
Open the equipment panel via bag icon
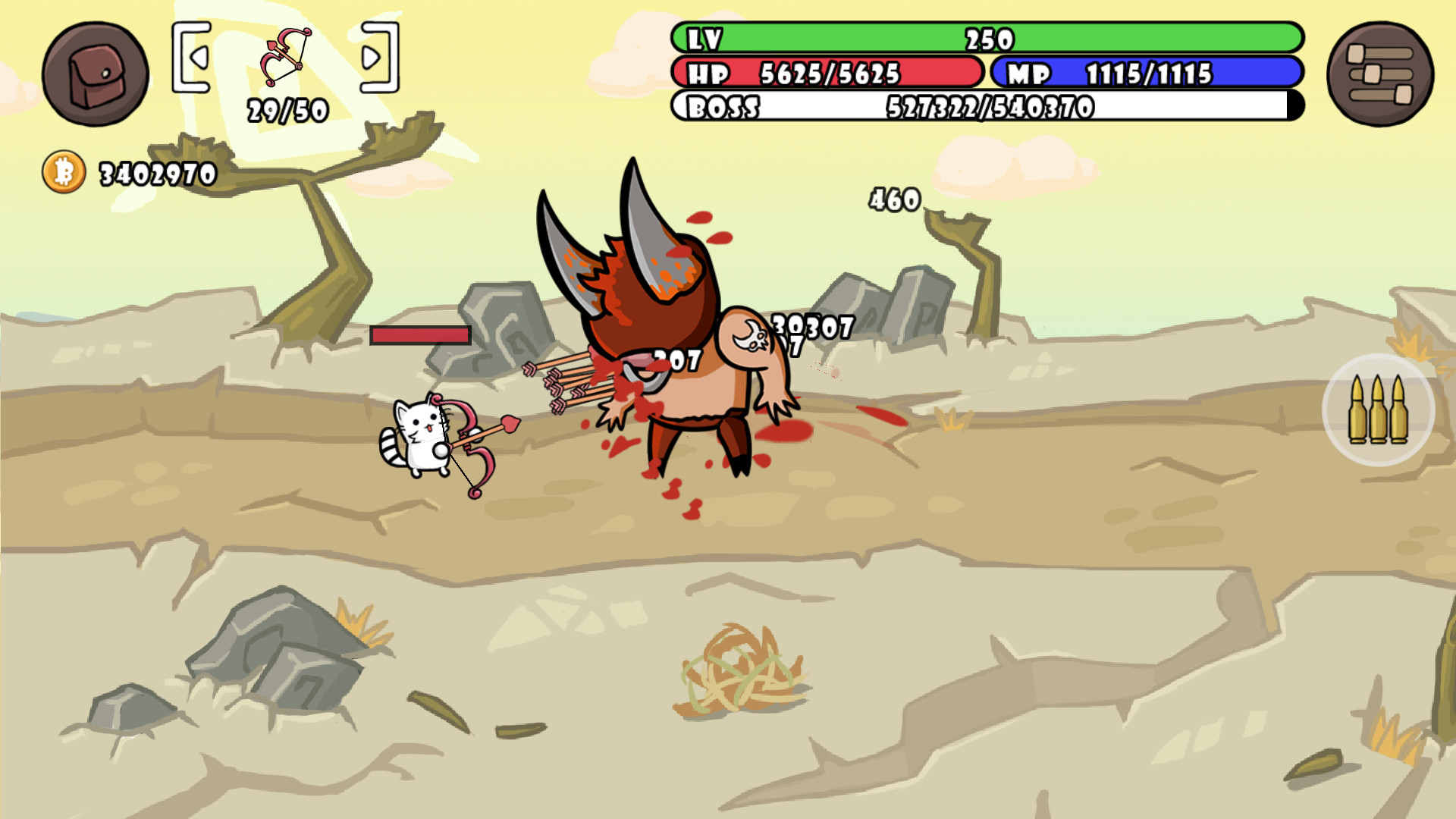(95, 74)
